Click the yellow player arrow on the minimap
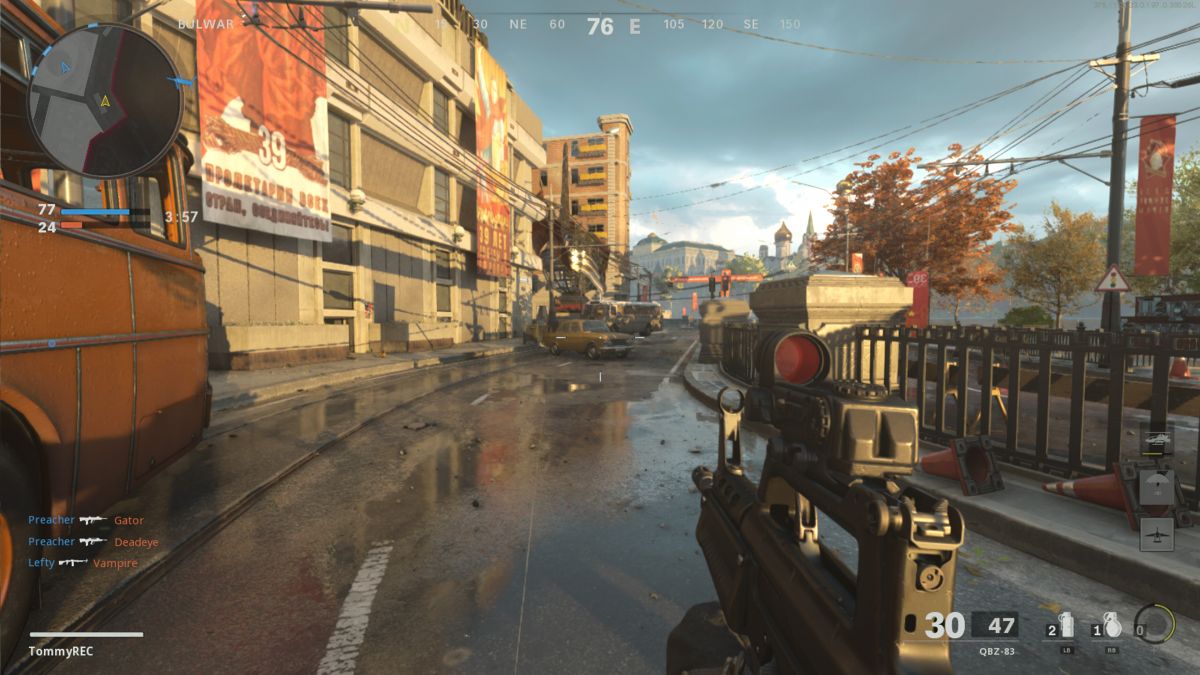This screenshot has height=675, width=1200. (x=105, y=100)
